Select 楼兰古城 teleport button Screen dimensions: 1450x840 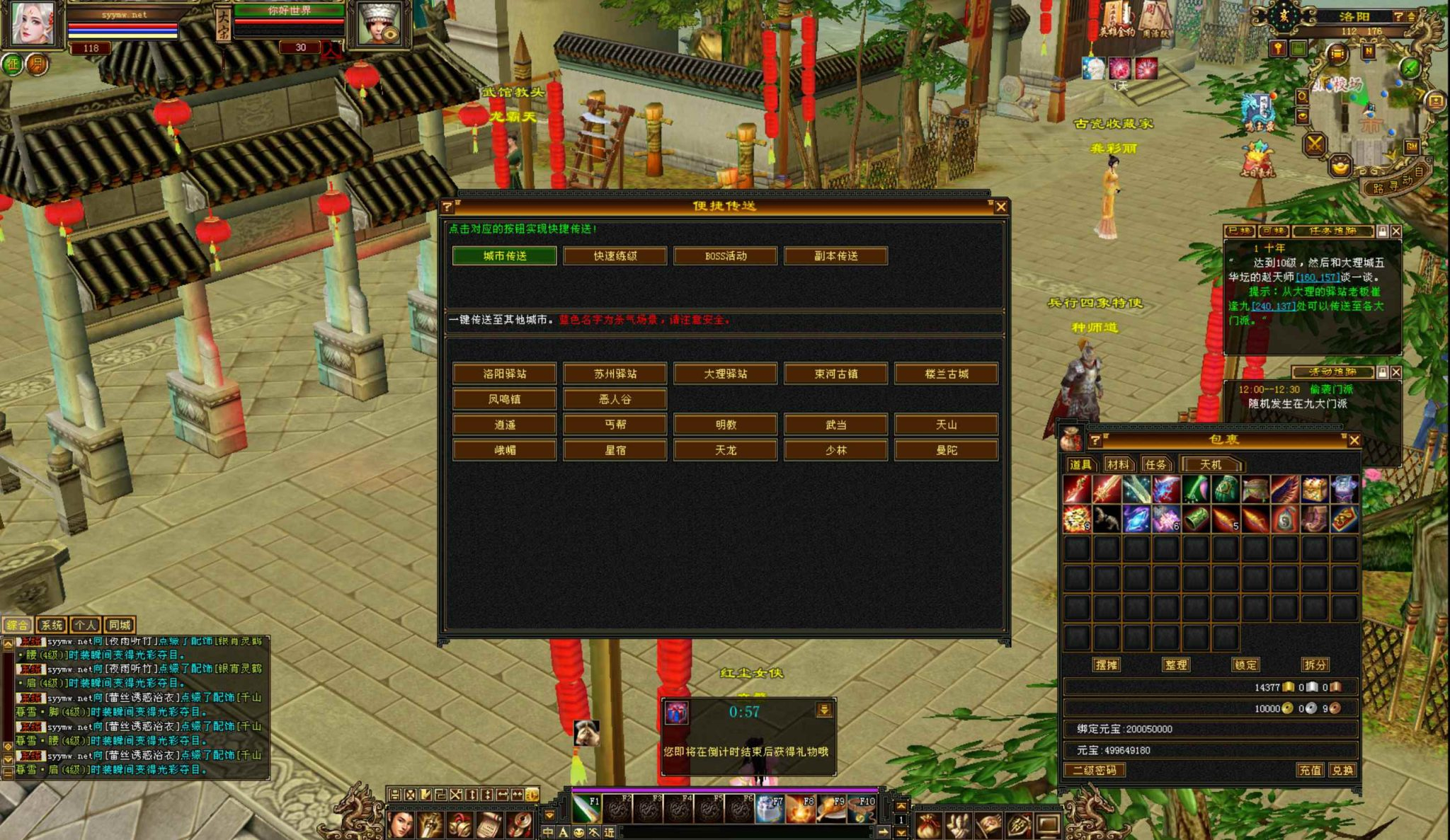coord(946,374)
